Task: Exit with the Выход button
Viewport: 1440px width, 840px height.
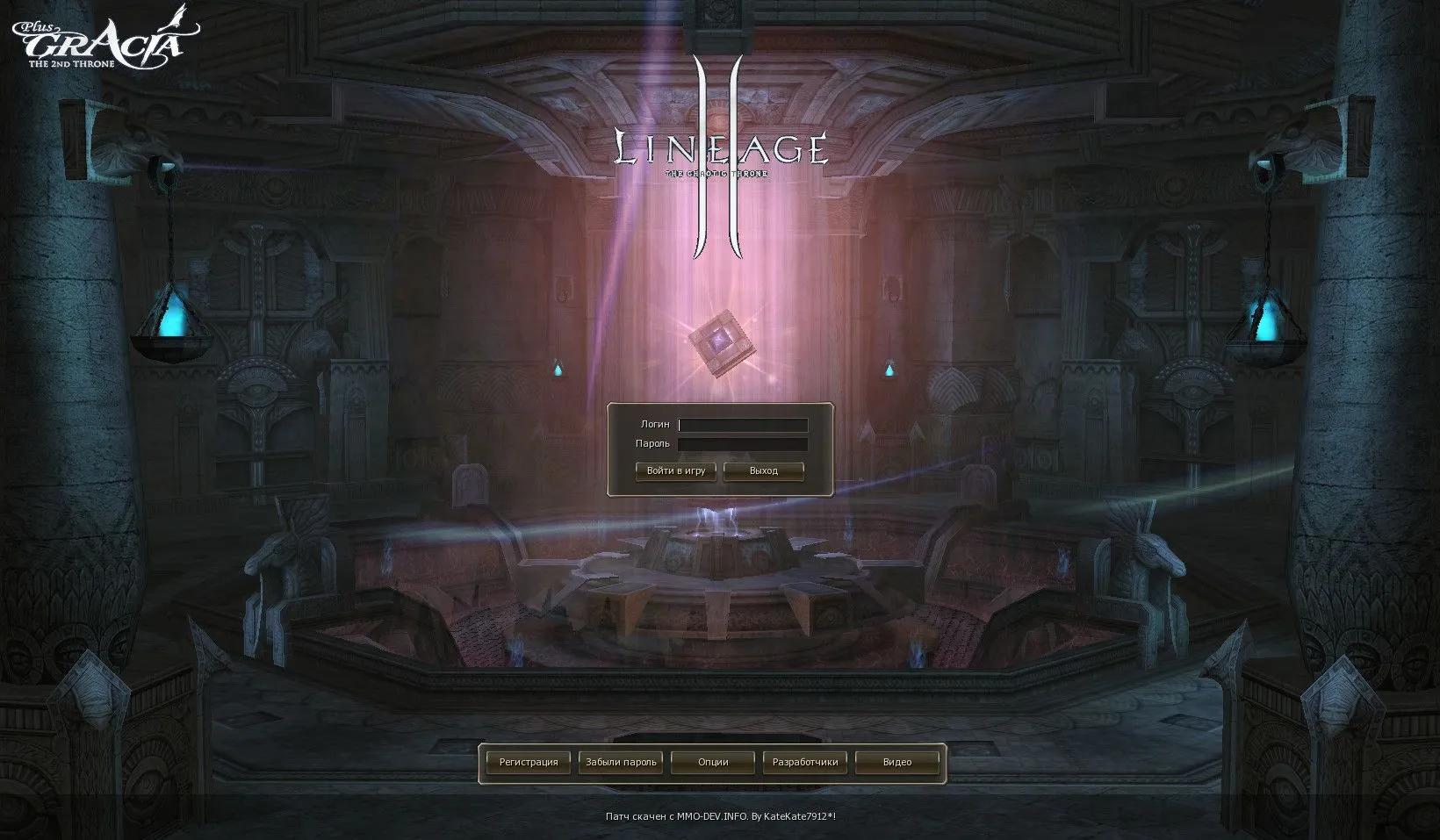Action: pos(763,471)
